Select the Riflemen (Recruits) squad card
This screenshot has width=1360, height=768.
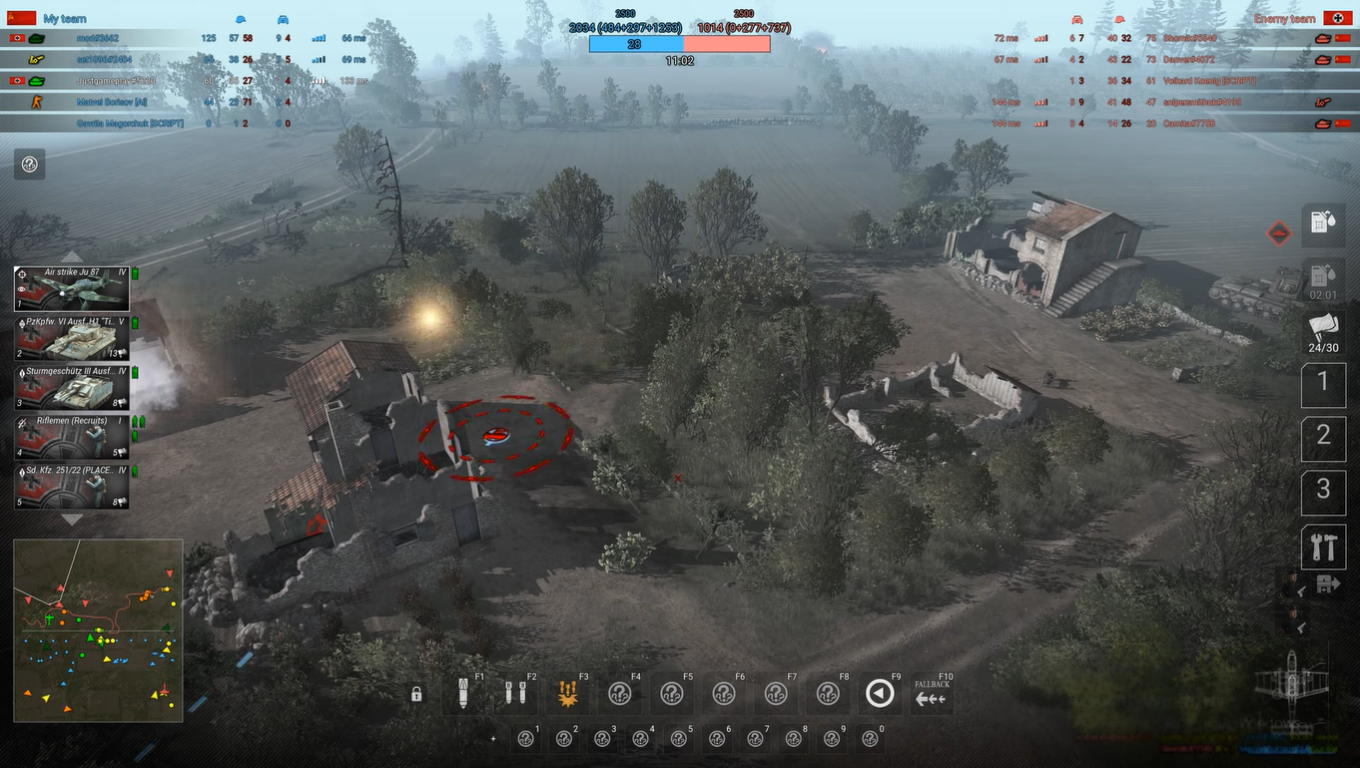pos(72,437)
